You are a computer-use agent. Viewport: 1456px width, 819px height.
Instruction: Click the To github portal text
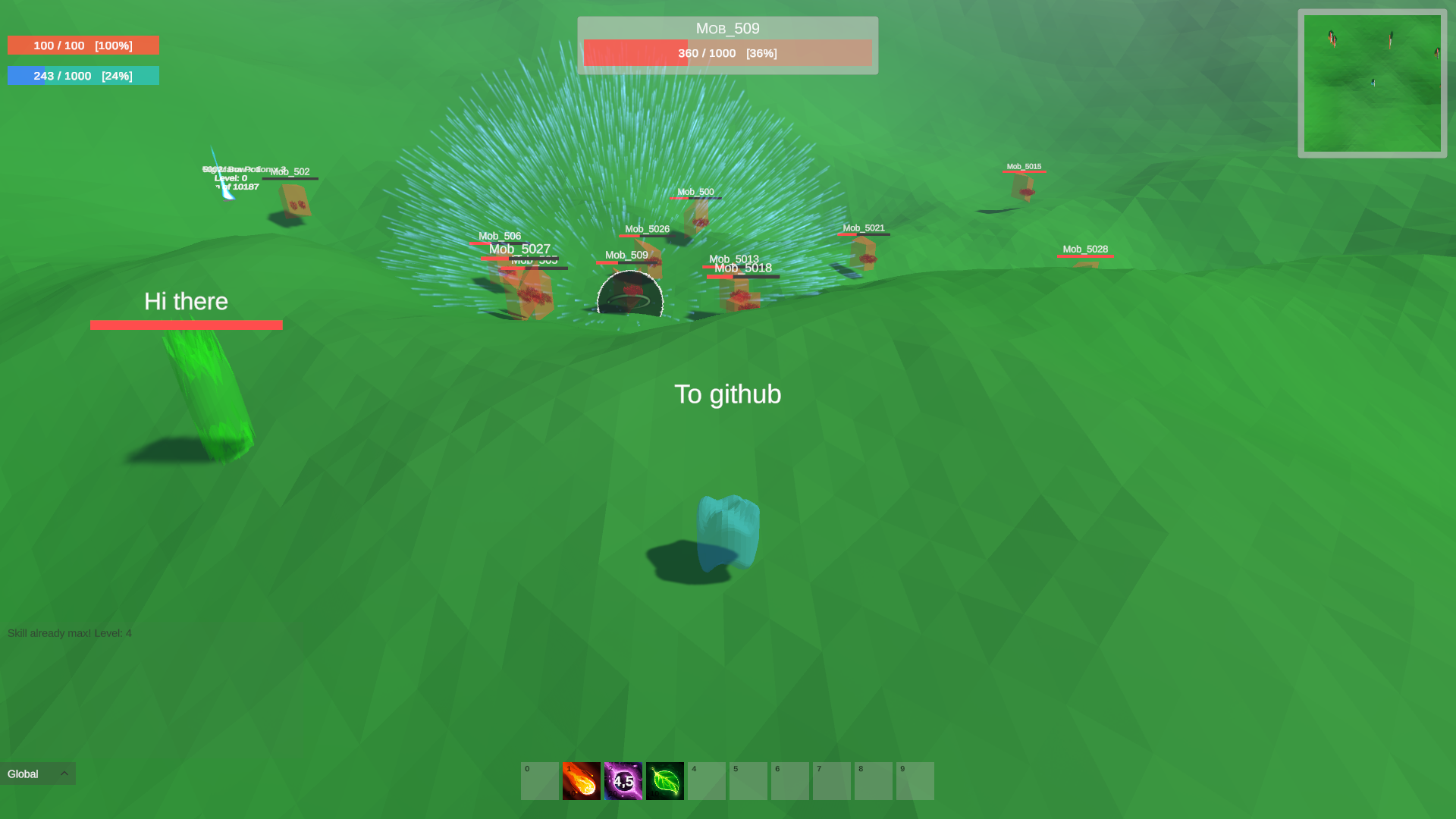[x=727, y=394]
